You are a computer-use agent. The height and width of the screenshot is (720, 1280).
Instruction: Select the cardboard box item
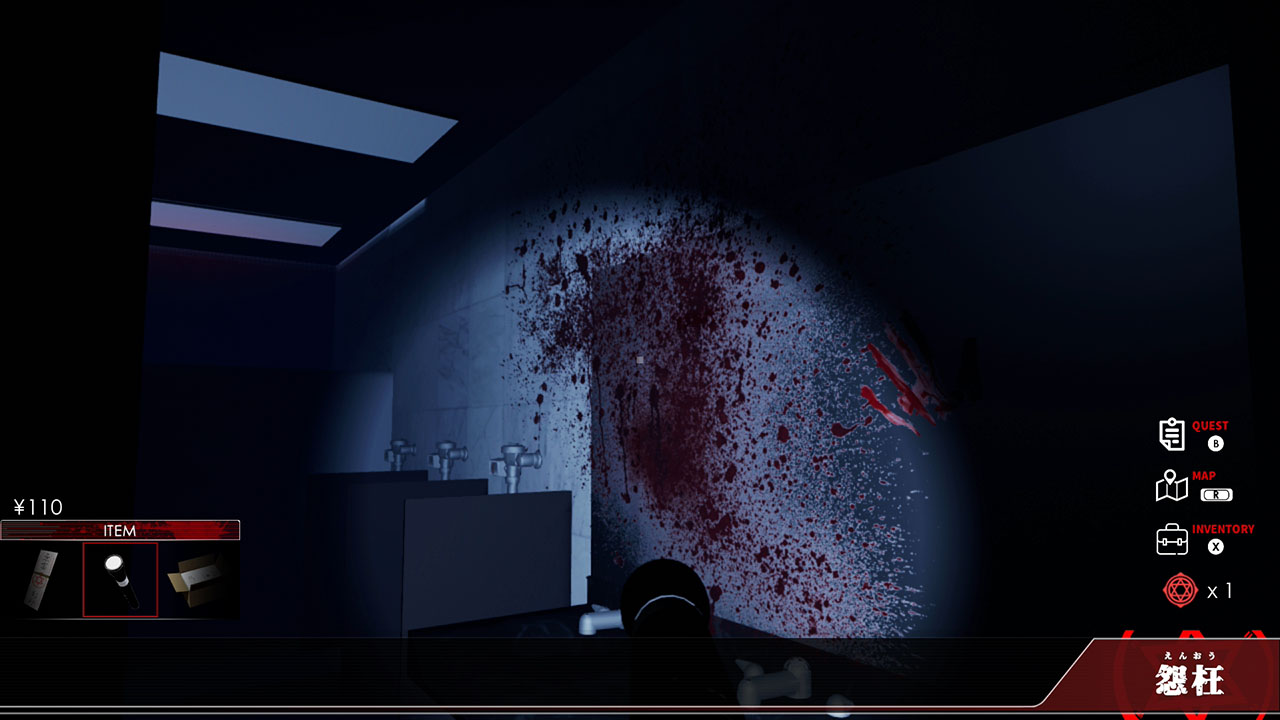[196, 582]
